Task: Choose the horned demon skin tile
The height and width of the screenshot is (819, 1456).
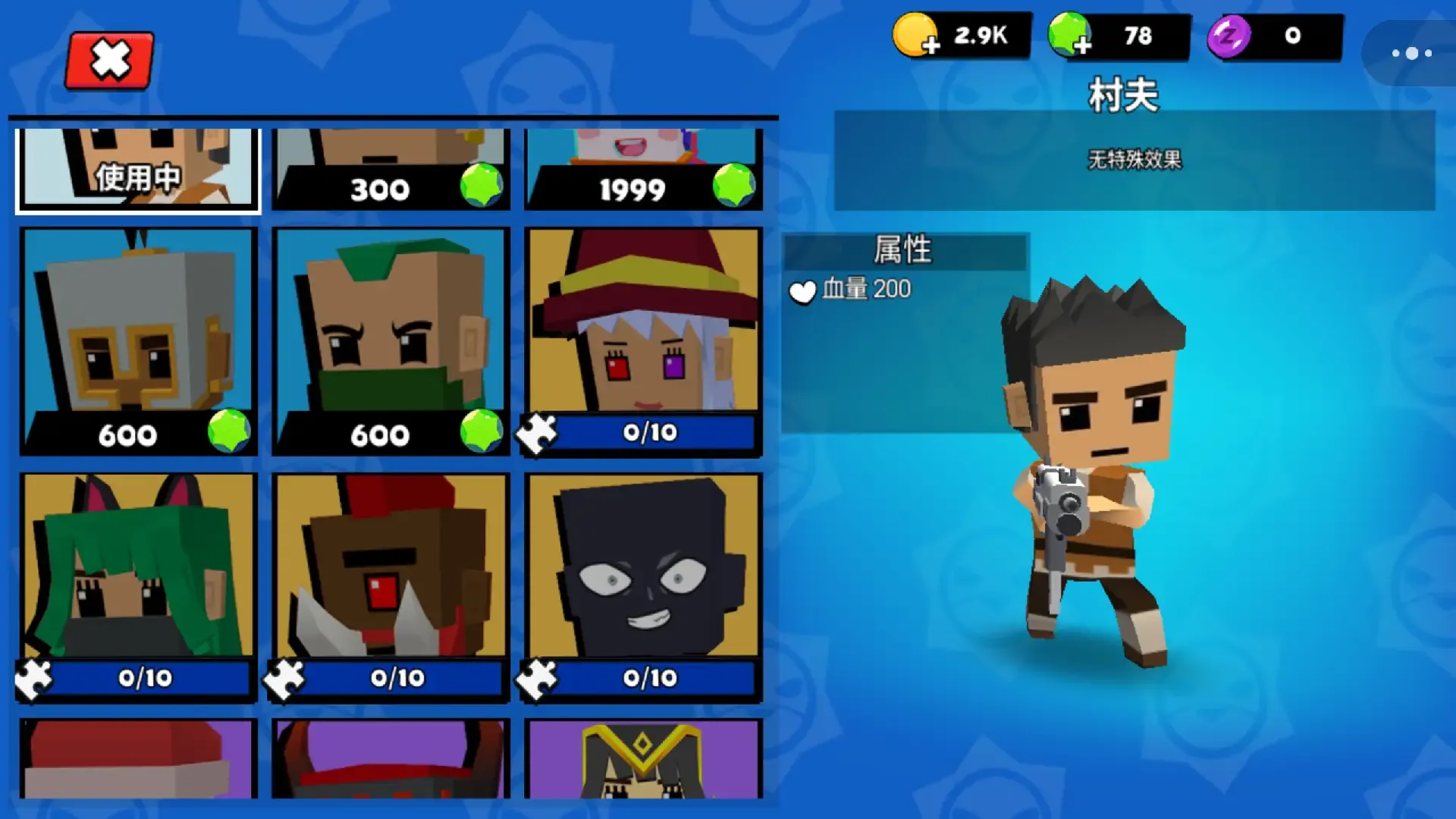Action: point(391,758)
